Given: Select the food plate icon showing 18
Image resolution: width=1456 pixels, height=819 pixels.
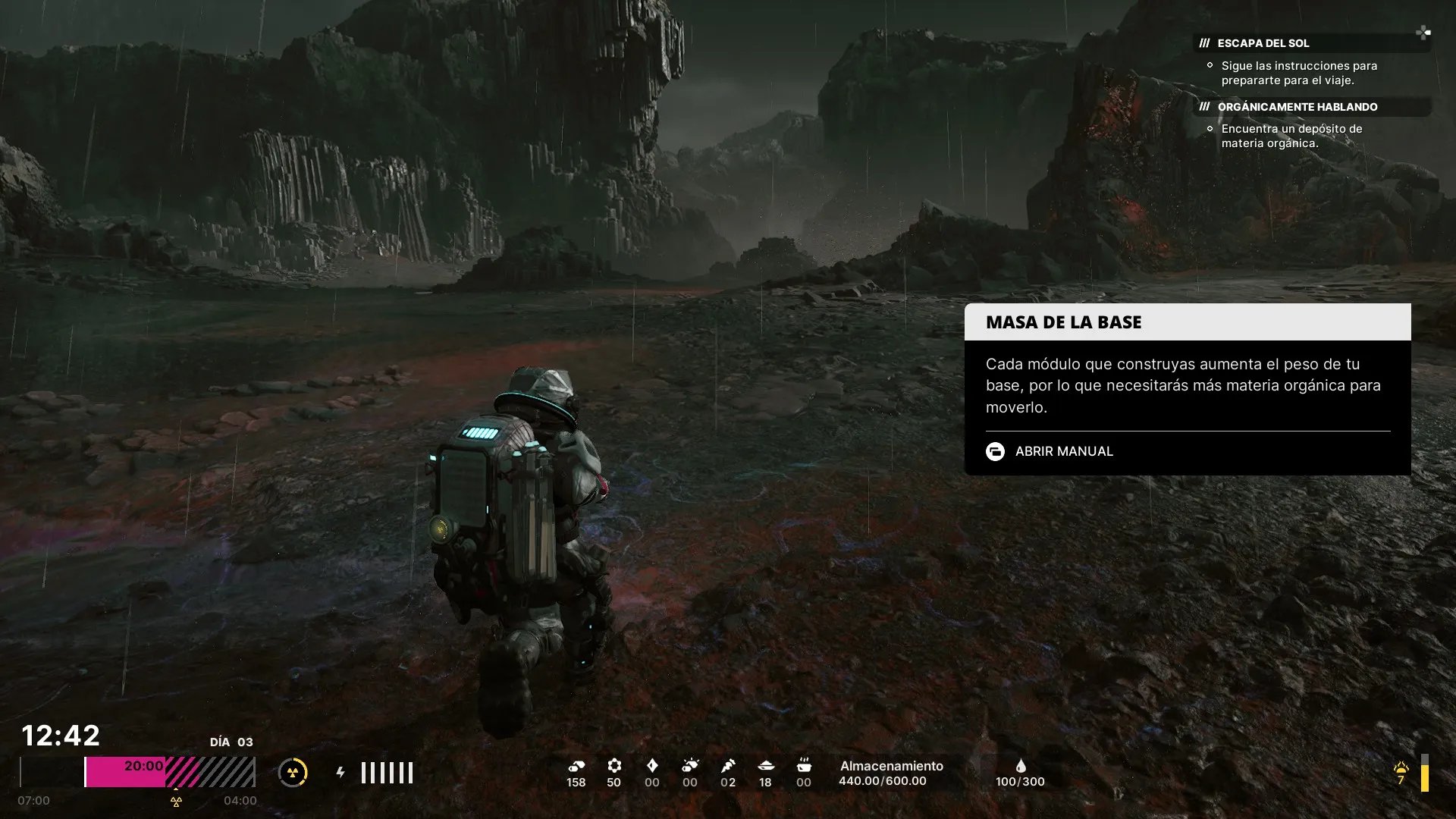Looking at the screenshot, I should [766, 766].
